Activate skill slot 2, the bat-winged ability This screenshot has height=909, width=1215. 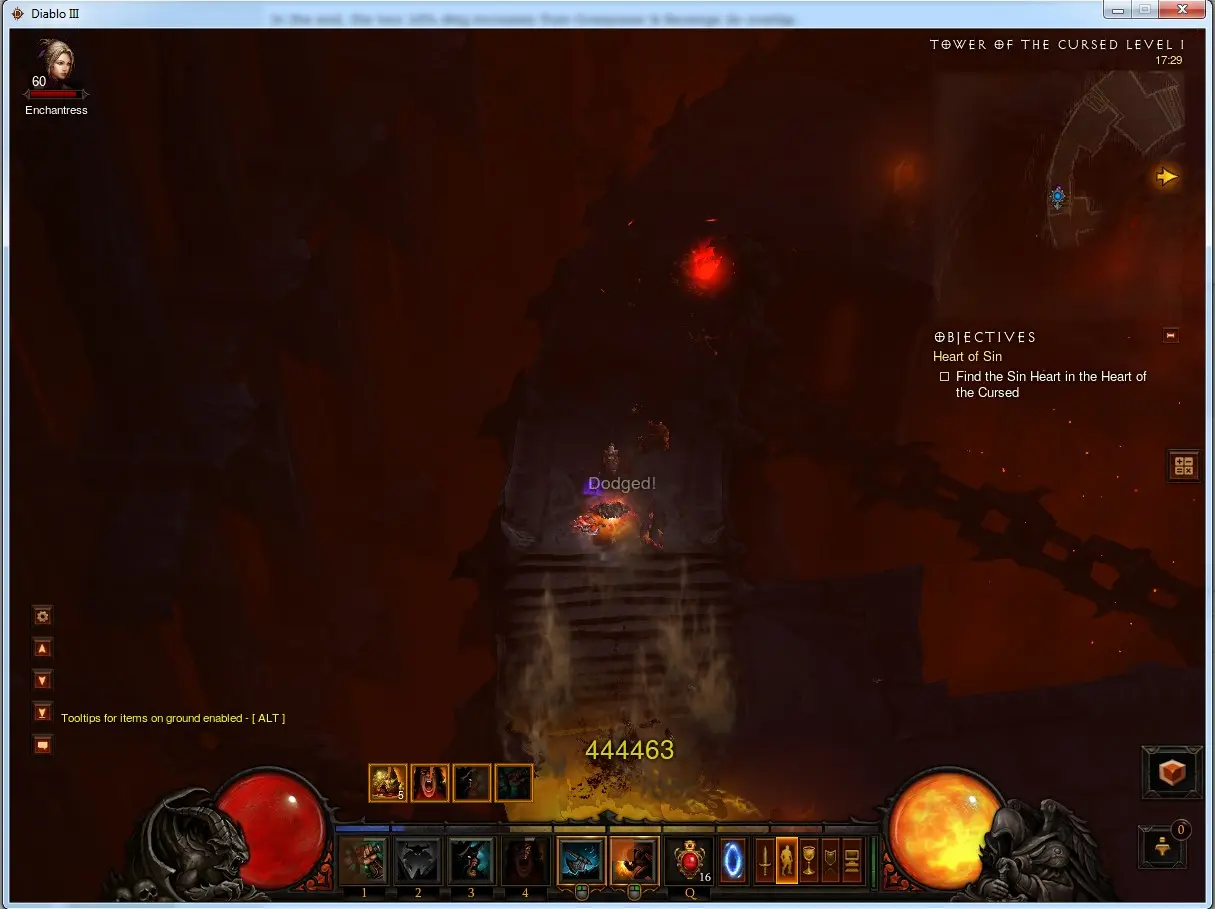pos(417,861)
